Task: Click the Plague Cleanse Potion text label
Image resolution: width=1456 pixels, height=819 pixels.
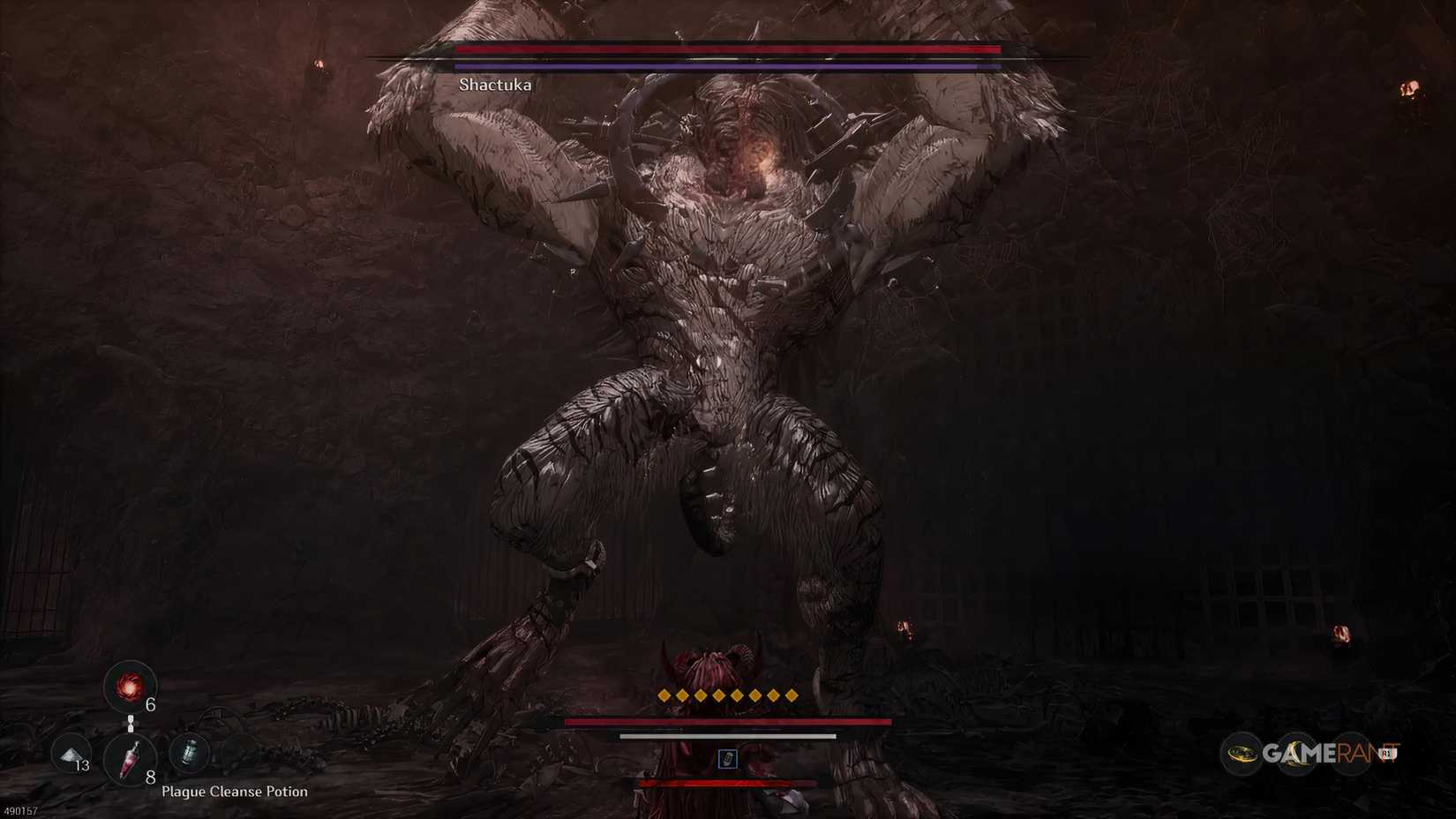Action: pyautogui.click(x=234, y=792)
